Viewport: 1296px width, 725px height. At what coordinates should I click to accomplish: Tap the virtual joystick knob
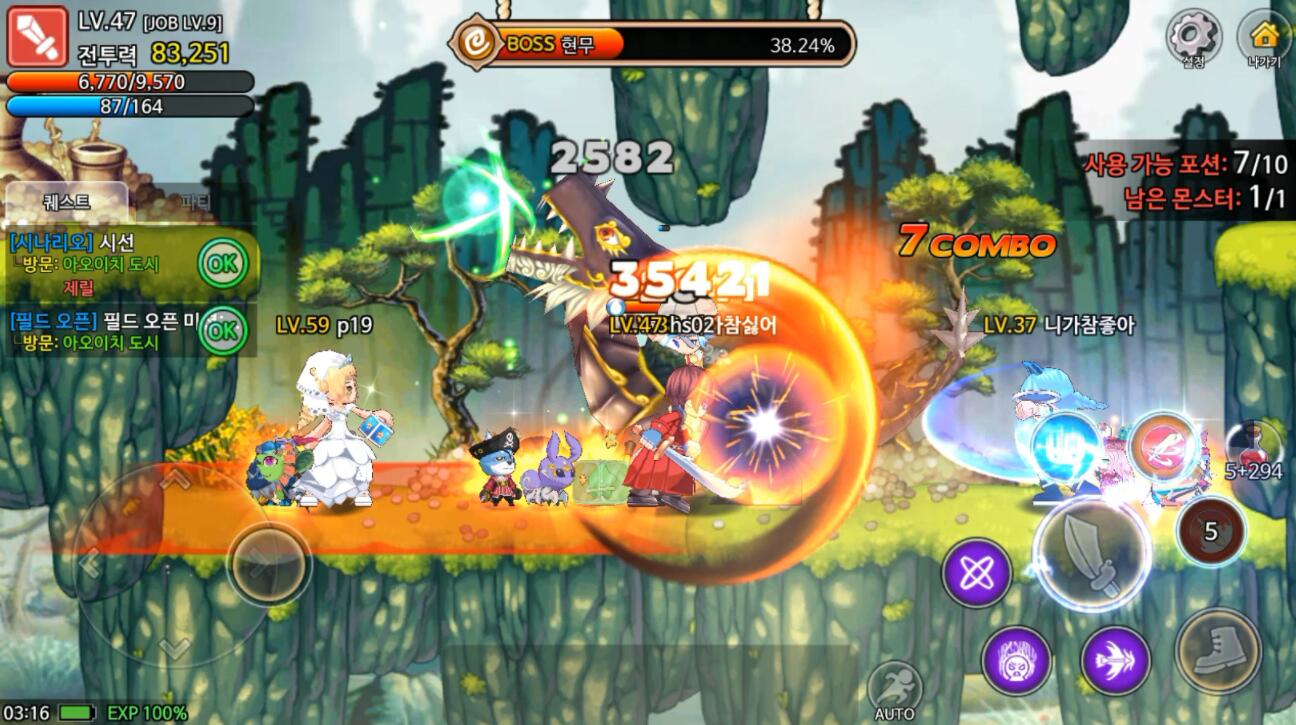point(268,563)
